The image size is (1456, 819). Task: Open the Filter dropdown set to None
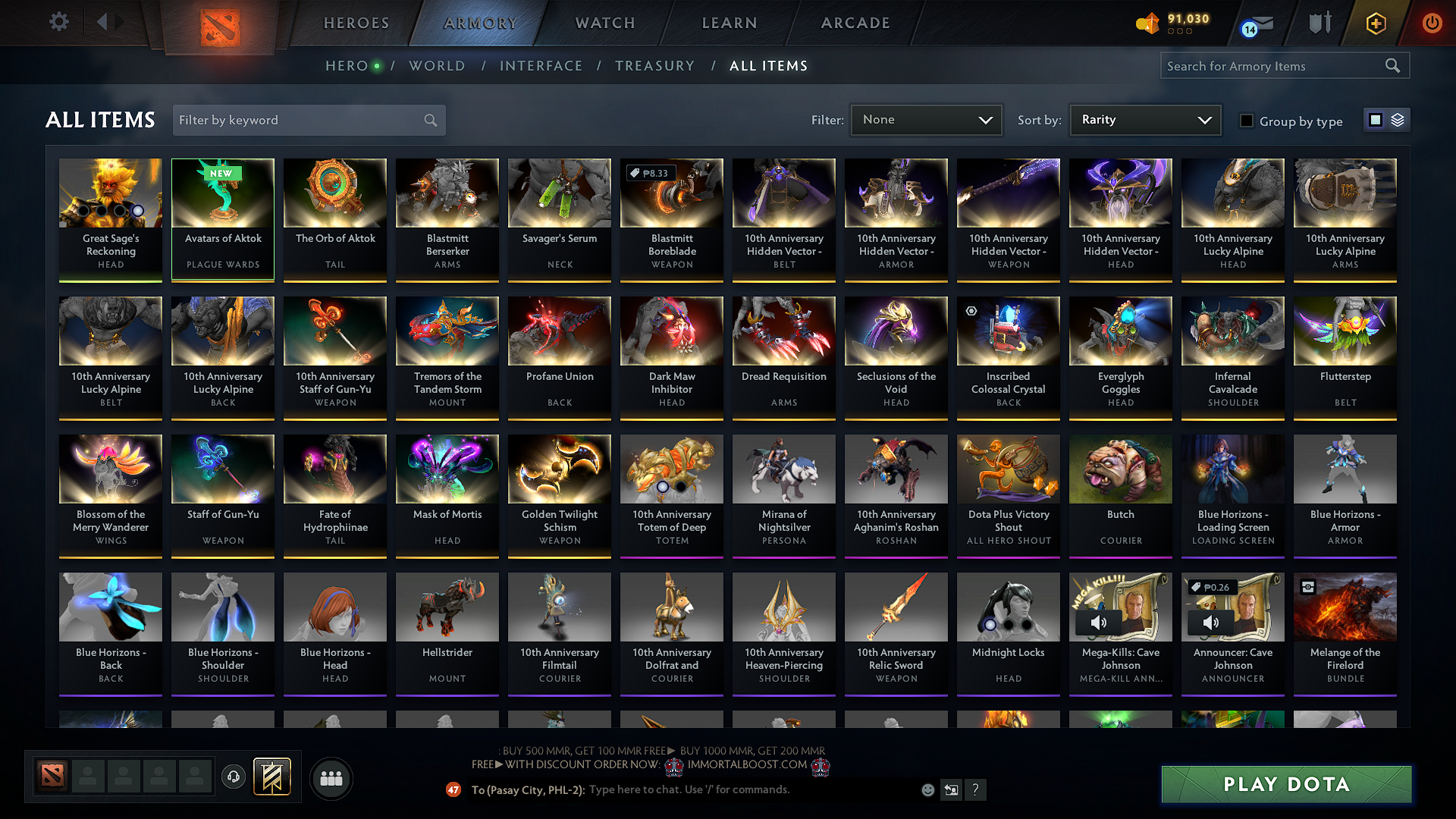926,119
